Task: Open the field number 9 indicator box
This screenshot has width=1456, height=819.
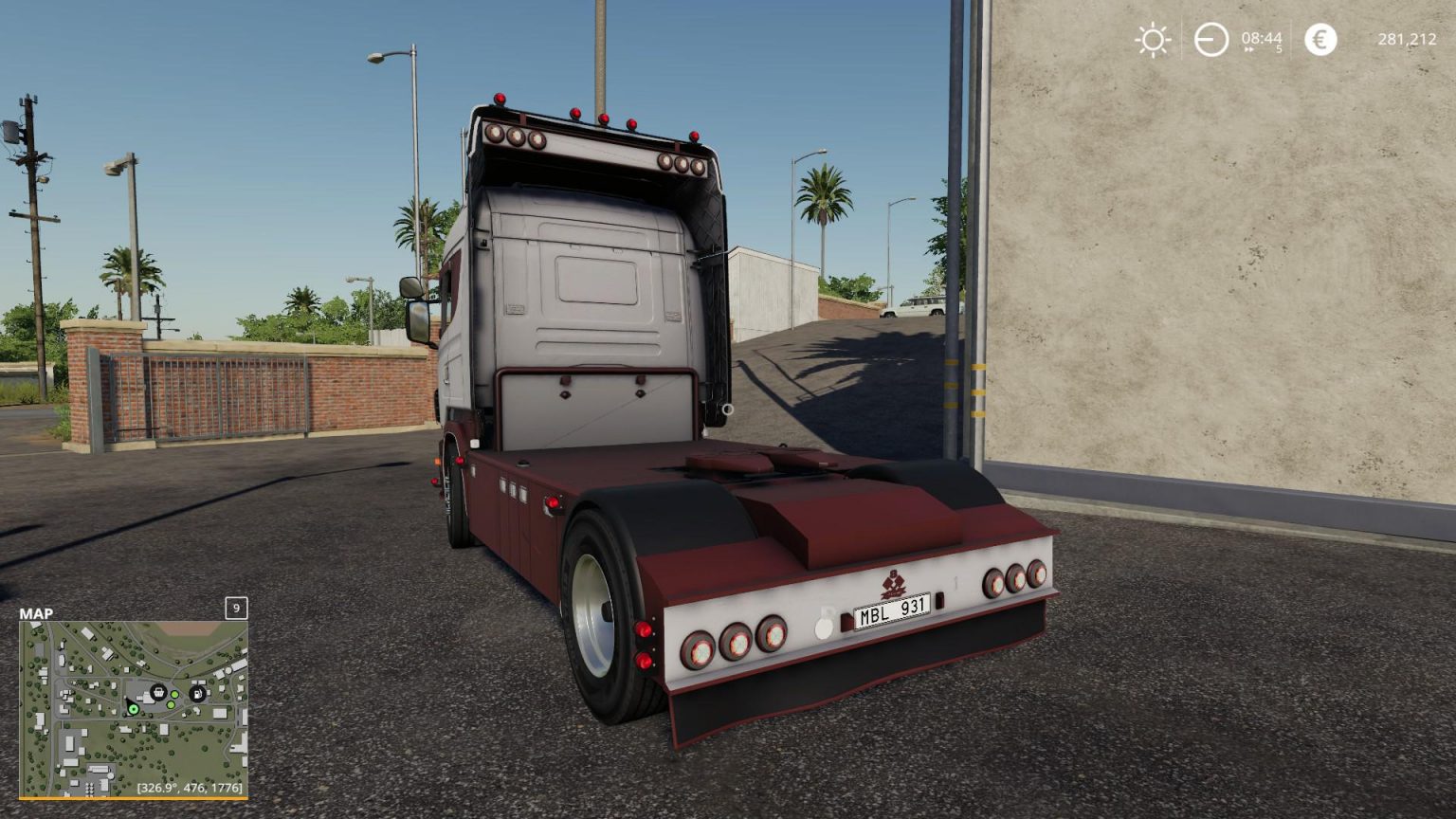Action: [x=235, y=610]
